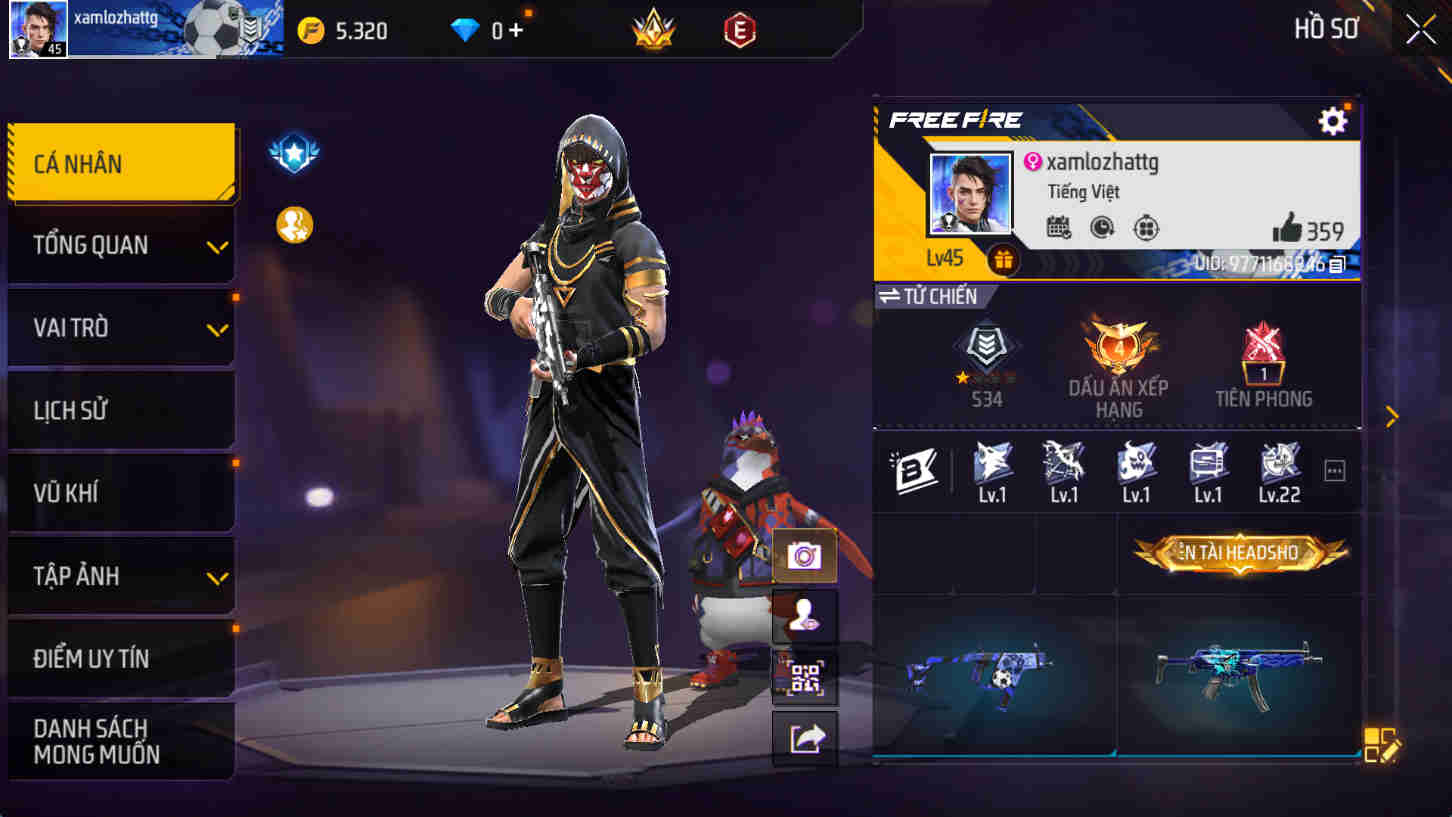The width and height of the screenshot is (1452, 817).
Task: Open the VŨ KHÍ menu item
Action: tap(121, 493)
